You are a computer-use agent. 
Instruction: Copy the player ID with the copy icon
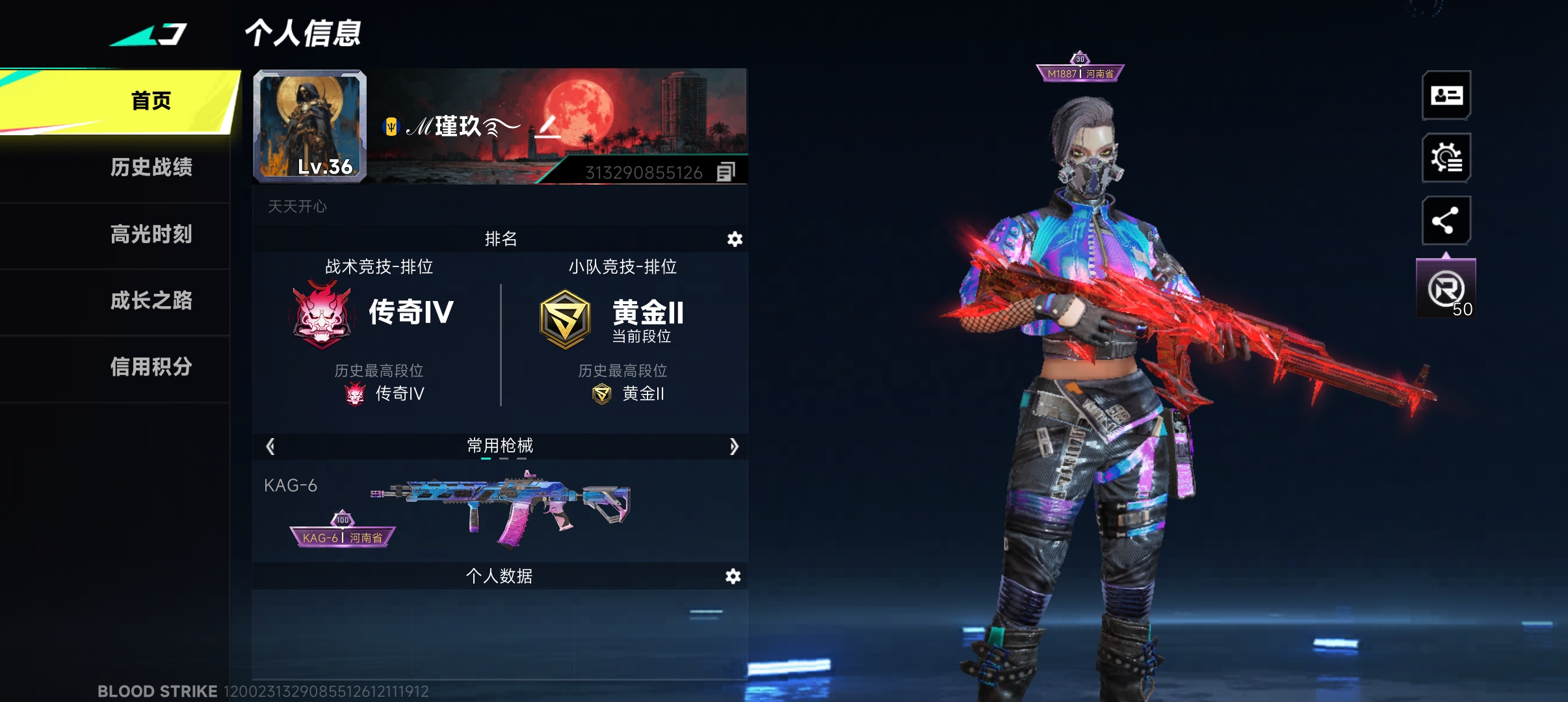(x=727, y=171)
